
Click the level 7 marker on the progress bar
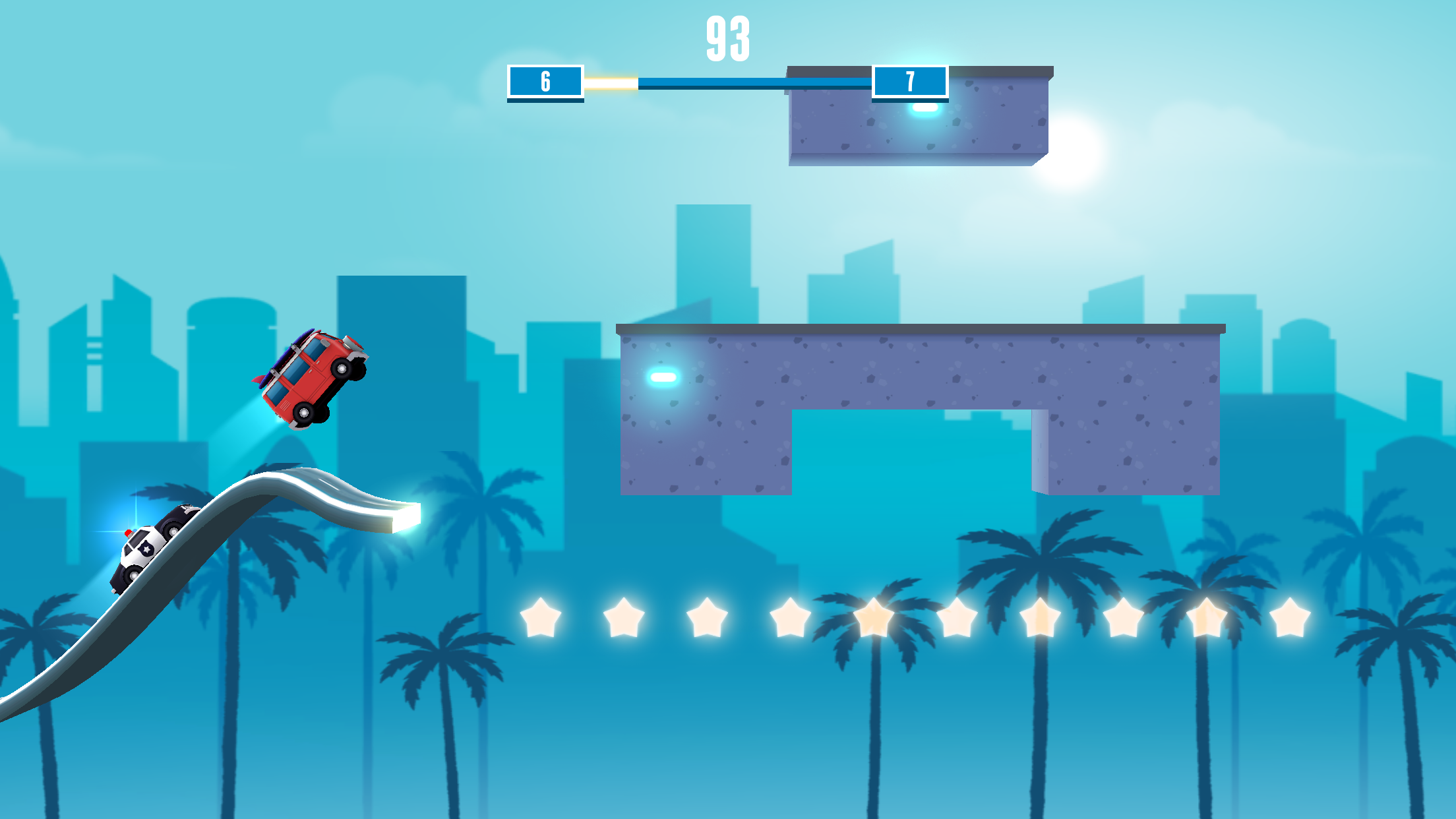910,80
